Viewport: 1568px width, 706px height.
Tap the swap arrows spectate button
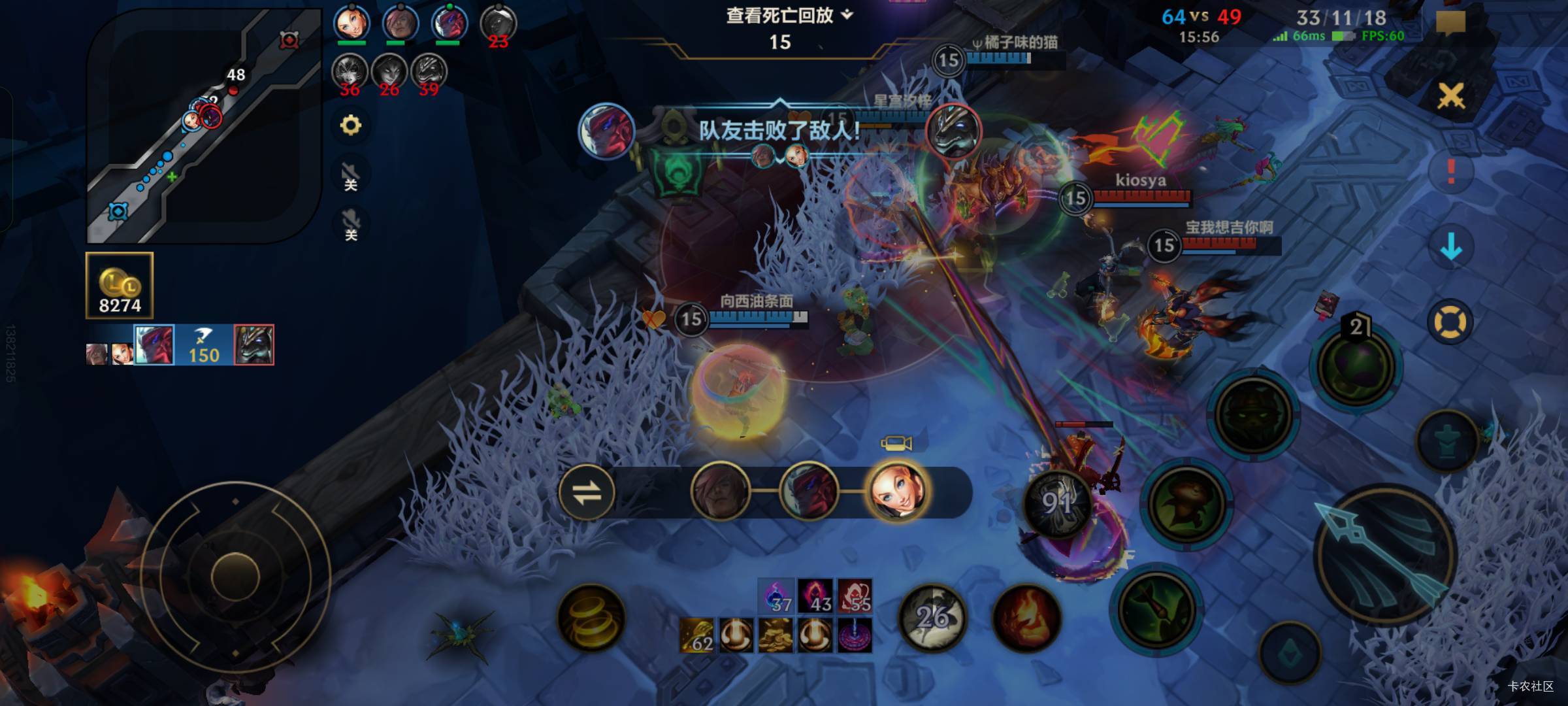click(x=587, y=493)
